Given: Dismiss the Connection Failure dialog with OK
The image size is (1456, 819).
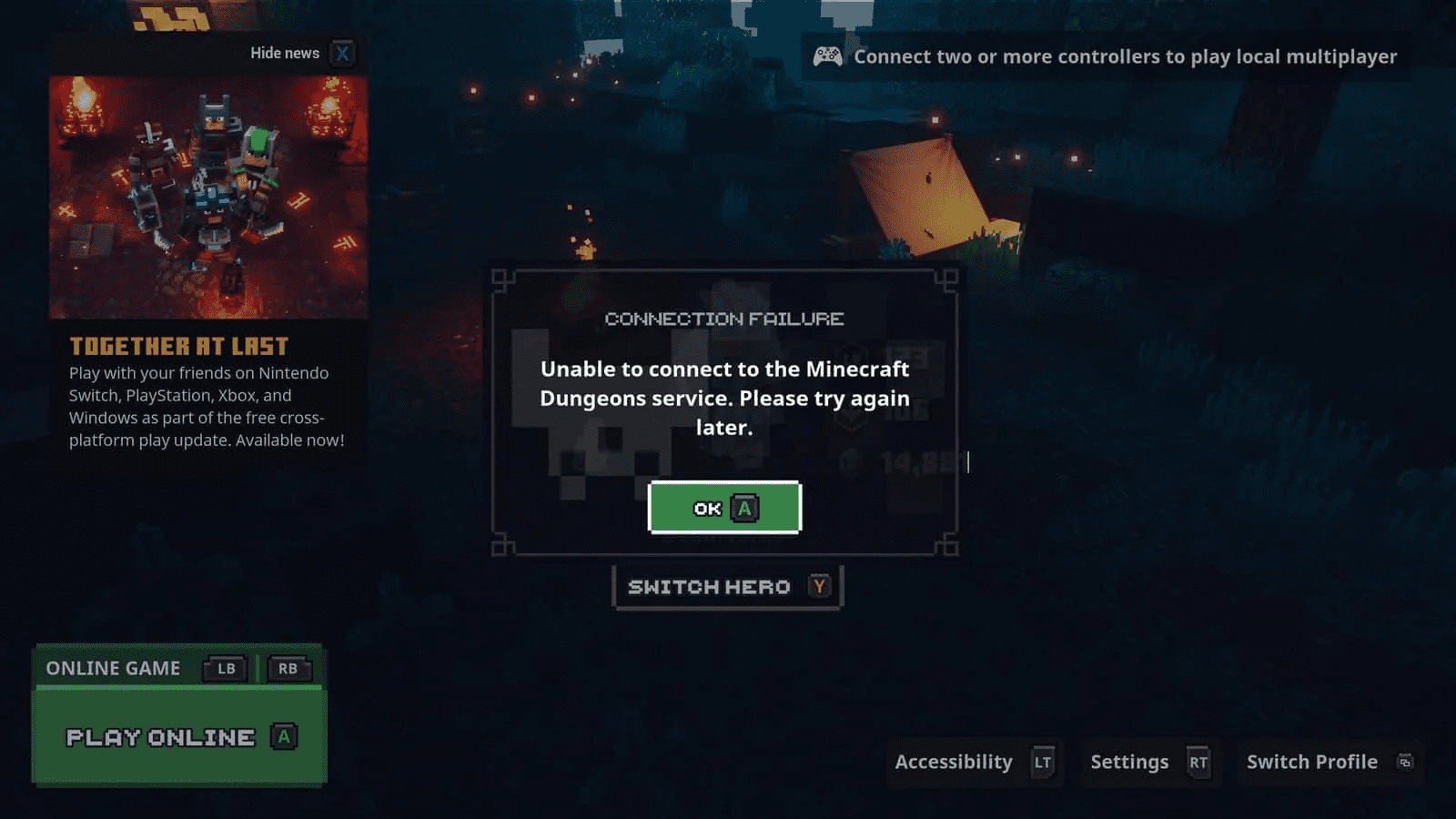Looking at the screenshot, I should (x=723, y=508).
